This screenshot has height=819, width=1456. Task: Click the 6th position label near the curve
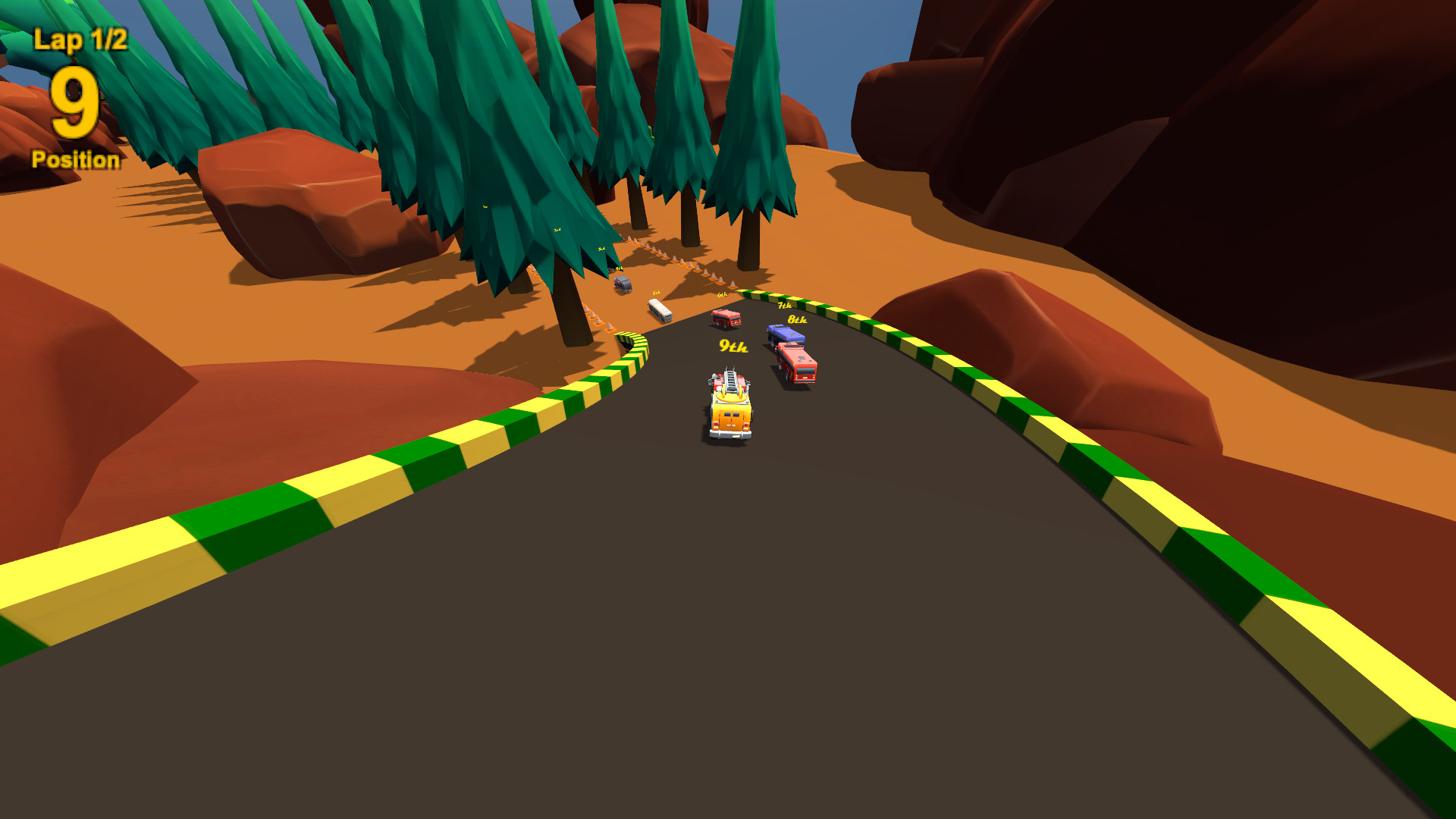tap(723, 294)
